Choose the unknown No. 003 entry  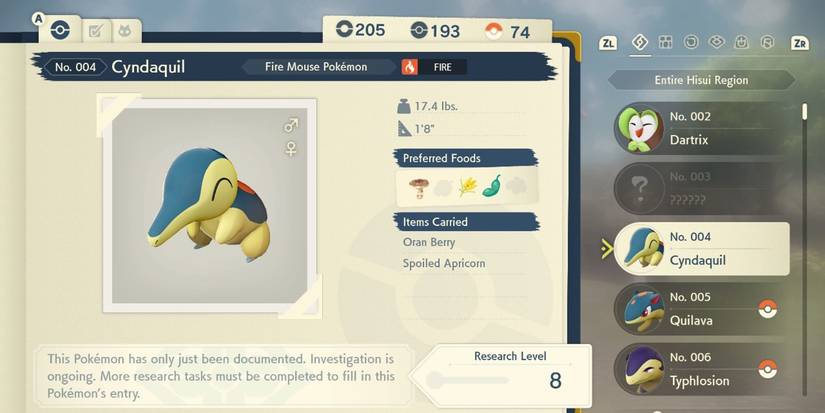700,189
